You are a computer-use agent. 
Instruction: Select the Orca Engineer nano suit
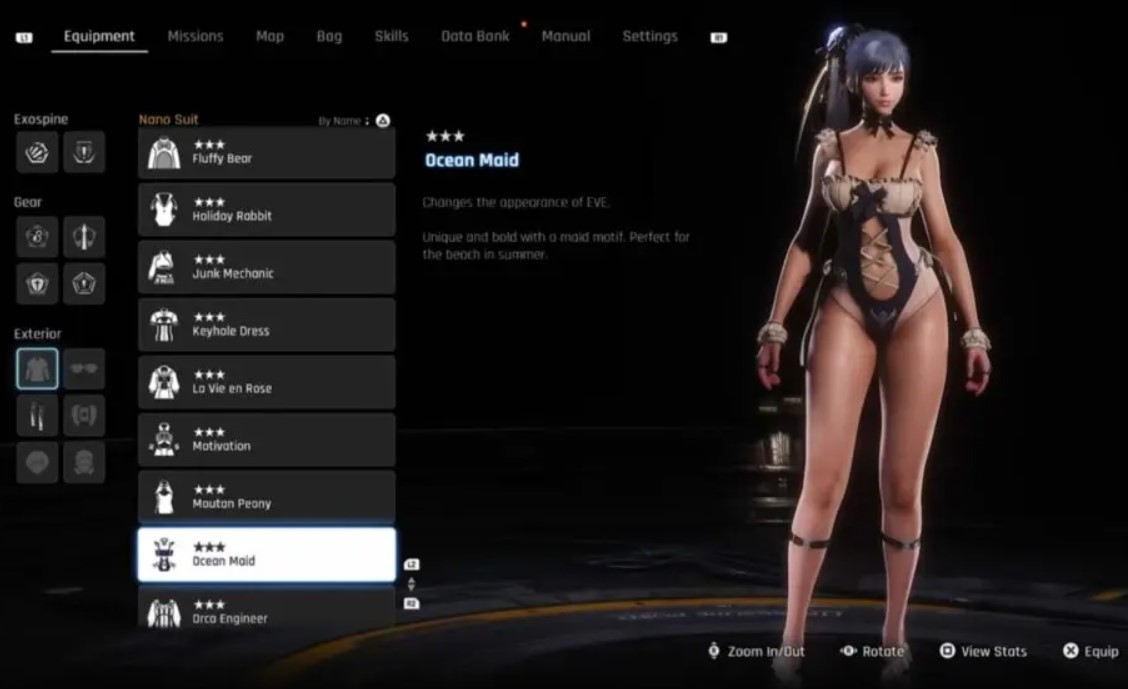point(266,609)
